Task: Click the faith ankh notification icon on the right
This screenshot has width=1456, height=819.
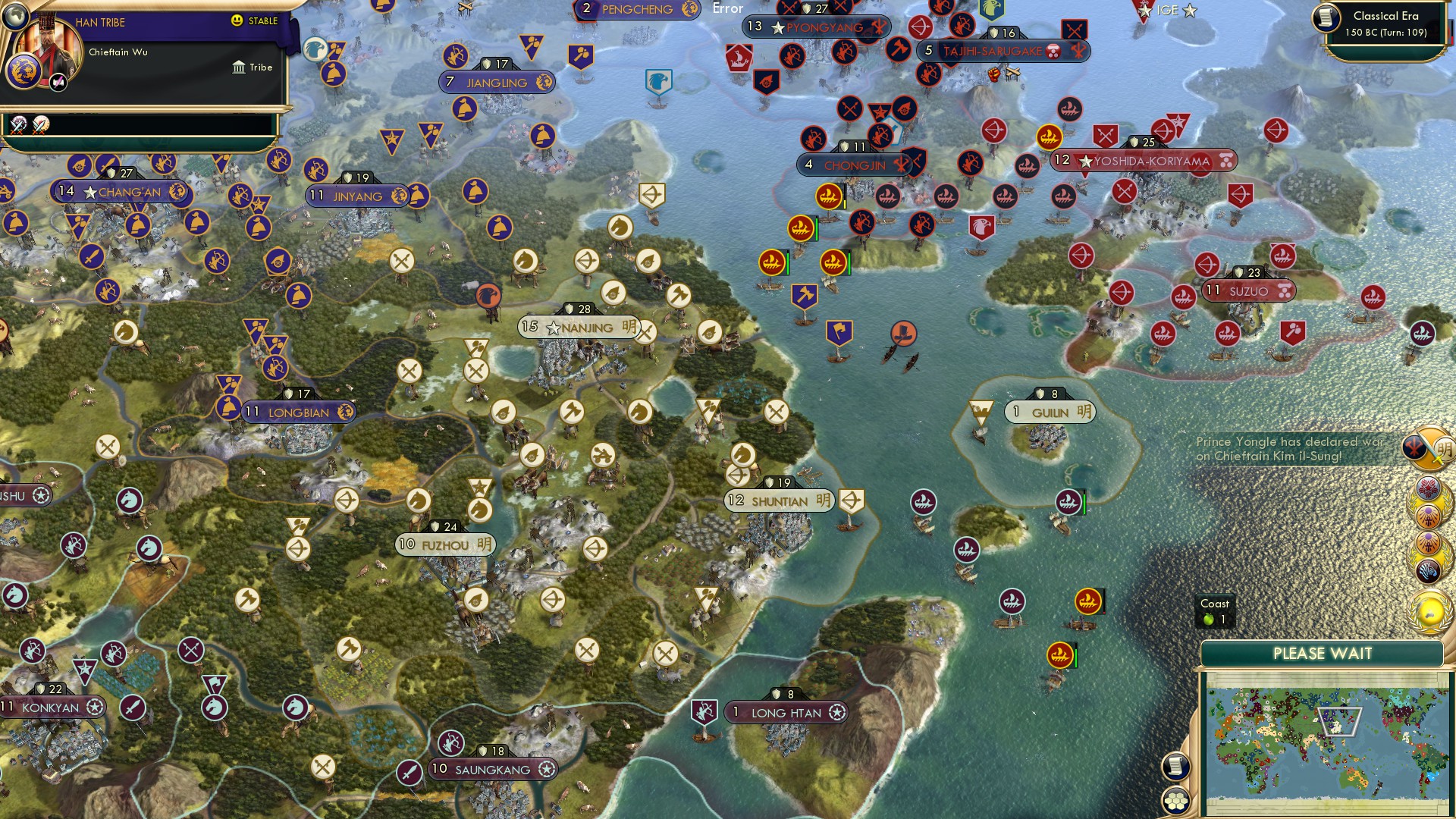Action: [1428, 517]
